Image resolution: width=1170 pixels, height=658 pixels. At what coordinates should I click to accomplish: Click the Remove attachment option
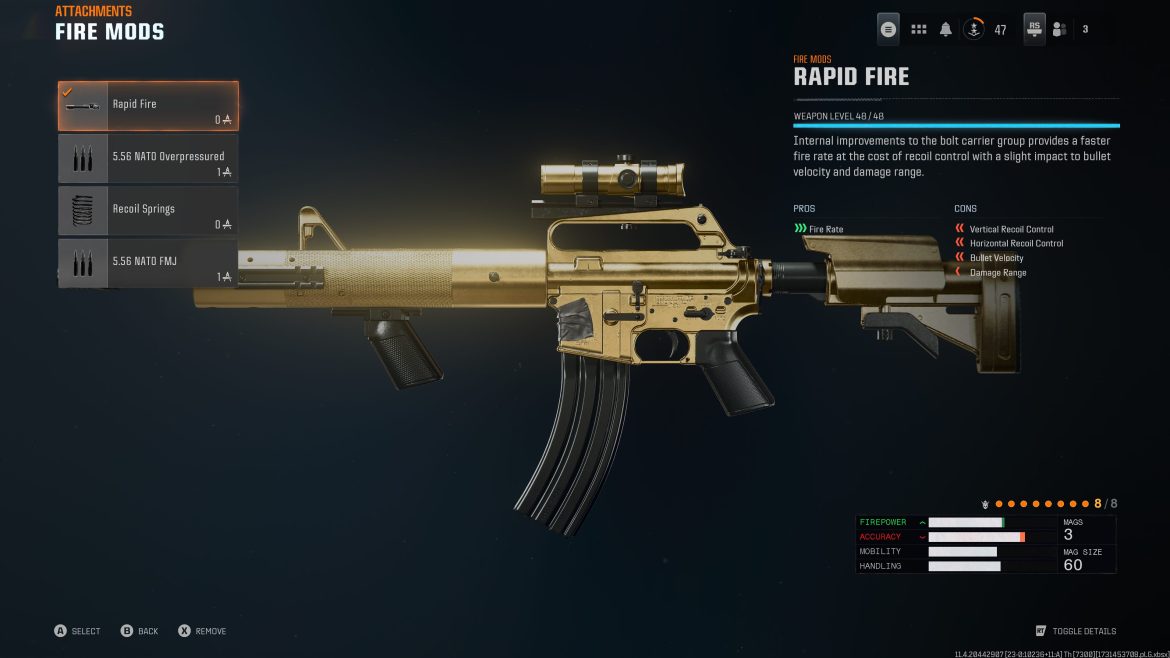tap(201, 631)
